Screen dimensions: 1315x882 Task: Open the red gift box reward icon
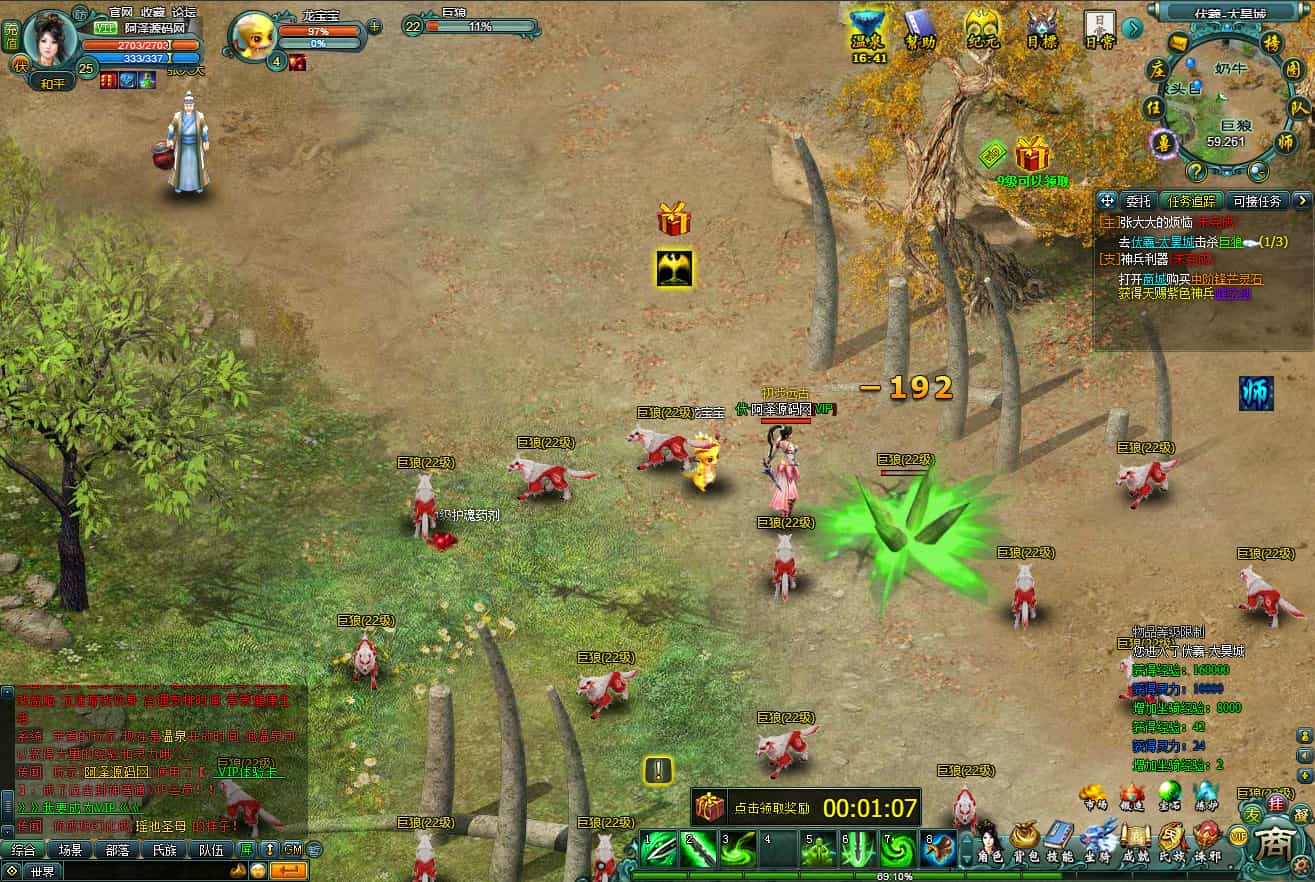[675, 219]
